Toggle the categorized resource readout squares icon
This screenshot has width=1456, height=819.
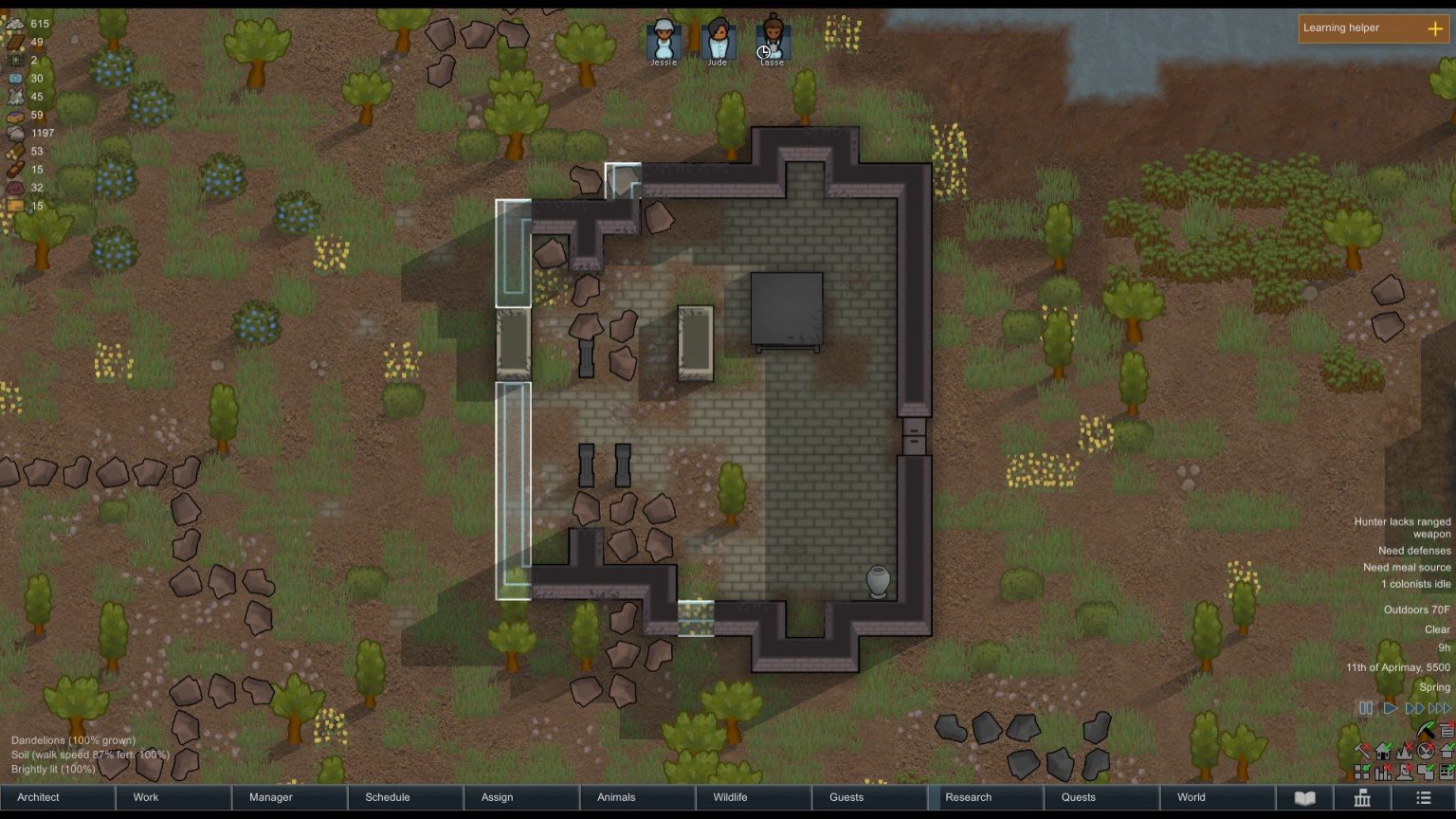click(x=1362, y=773)
